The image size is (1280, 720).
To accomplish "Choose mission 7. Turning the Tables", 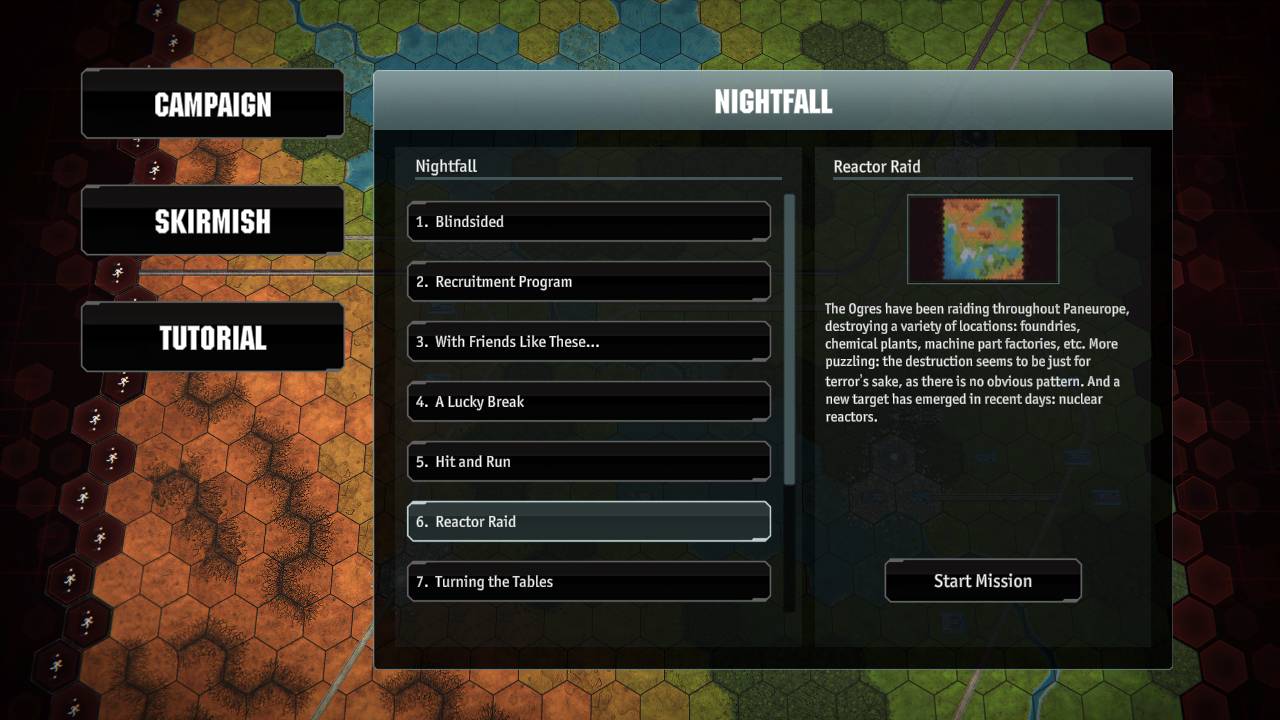I will click(588, 581).
